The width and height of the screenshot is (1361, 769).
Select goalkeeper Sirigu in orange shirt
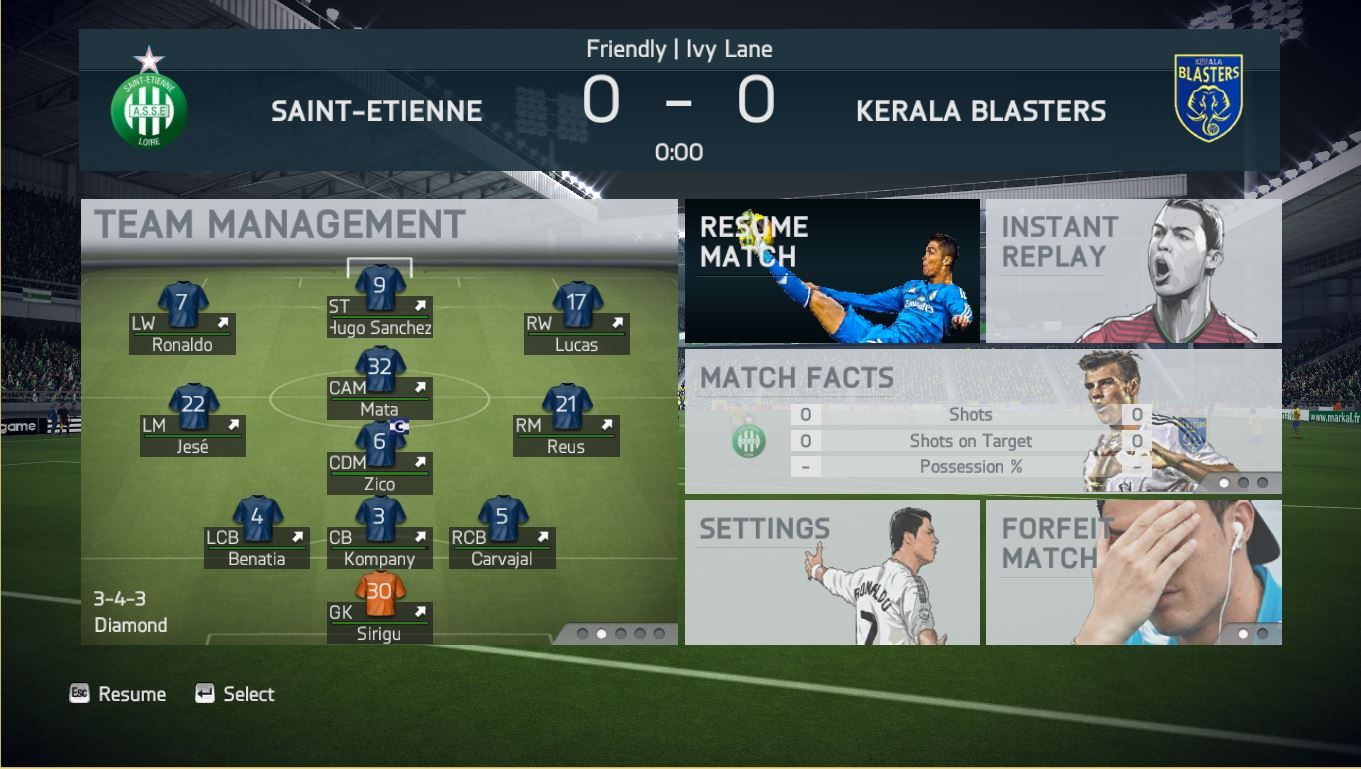[x=380, y=607]
